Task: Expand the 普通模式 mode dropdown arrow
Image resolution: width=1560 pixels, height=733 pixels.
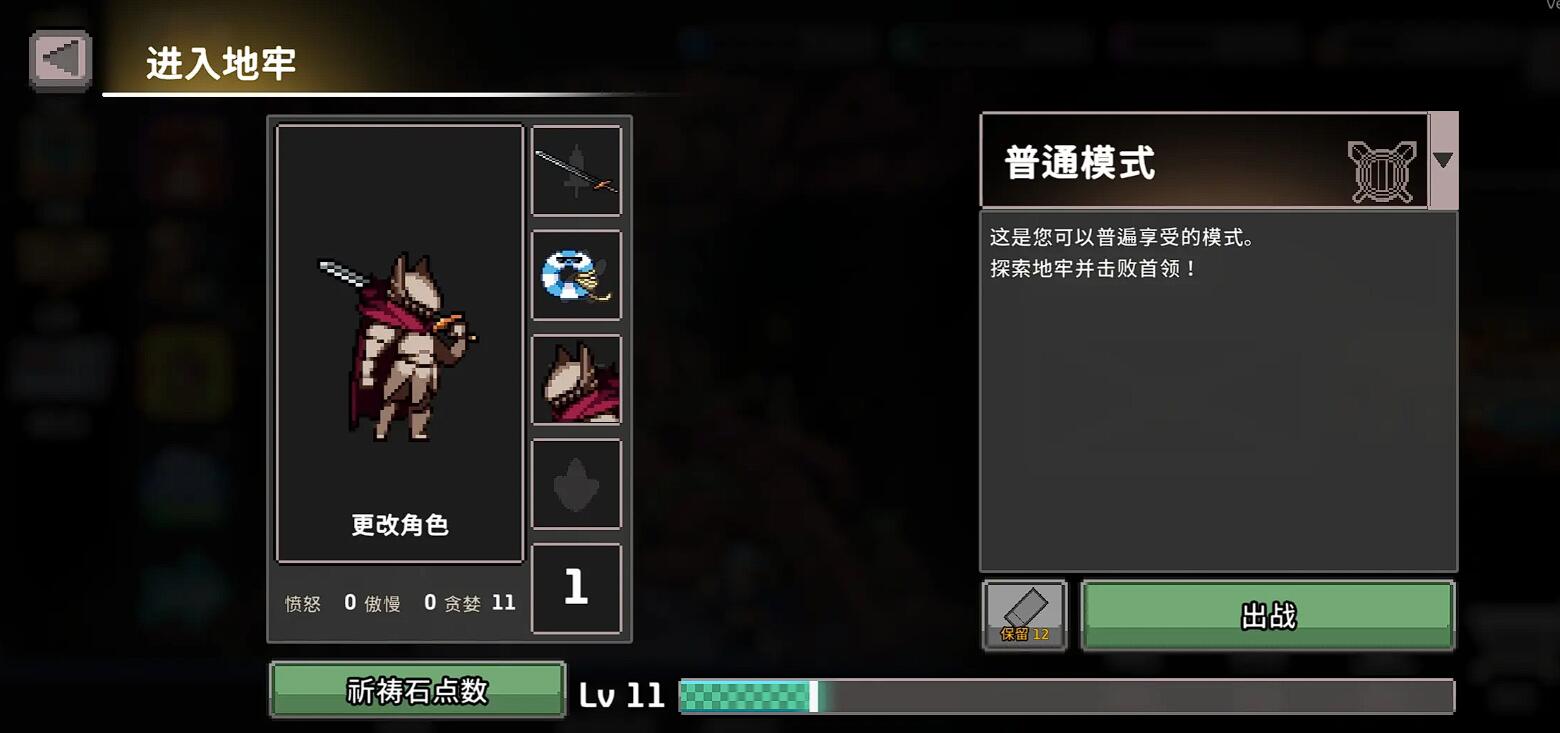Action: [1443, 161]
